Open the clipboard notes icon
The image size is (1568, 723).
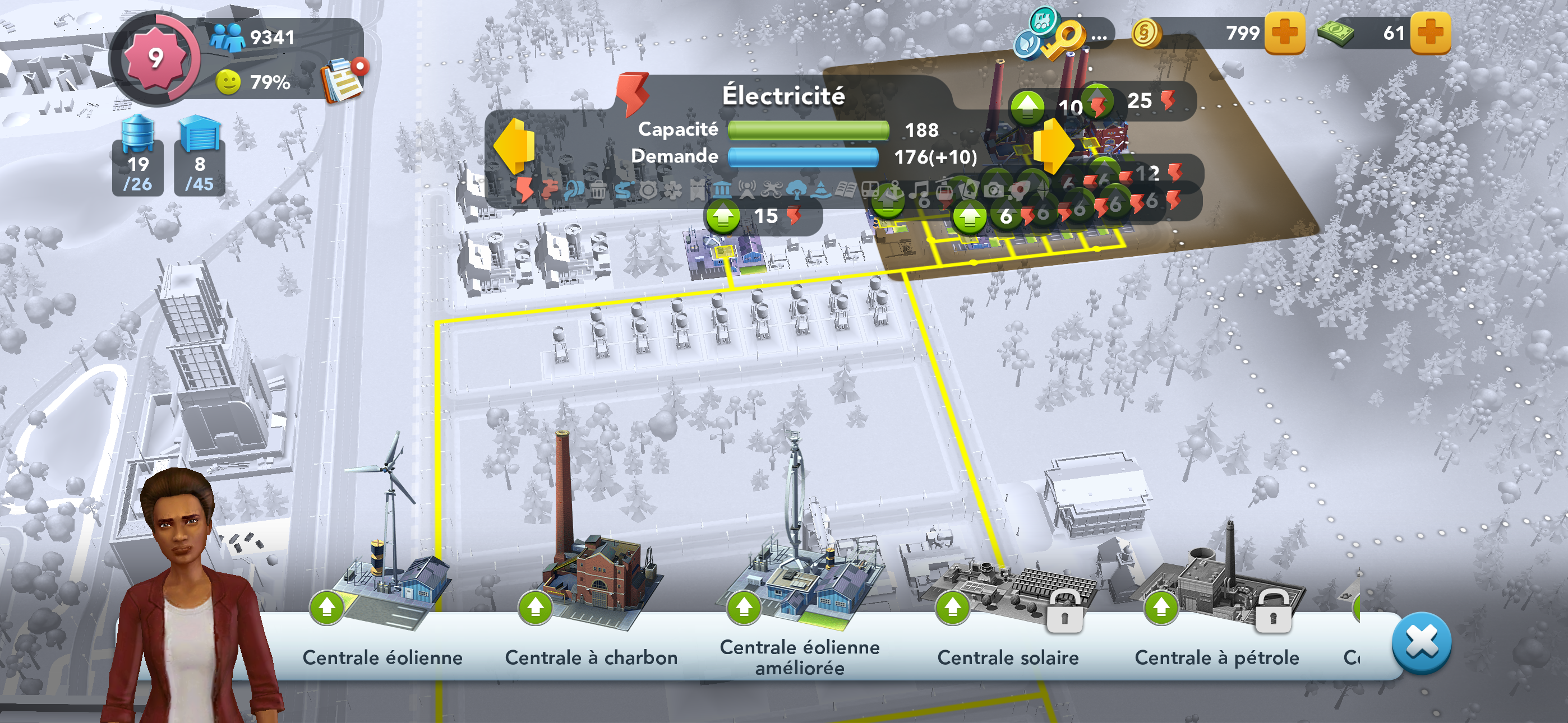(342, 79)
